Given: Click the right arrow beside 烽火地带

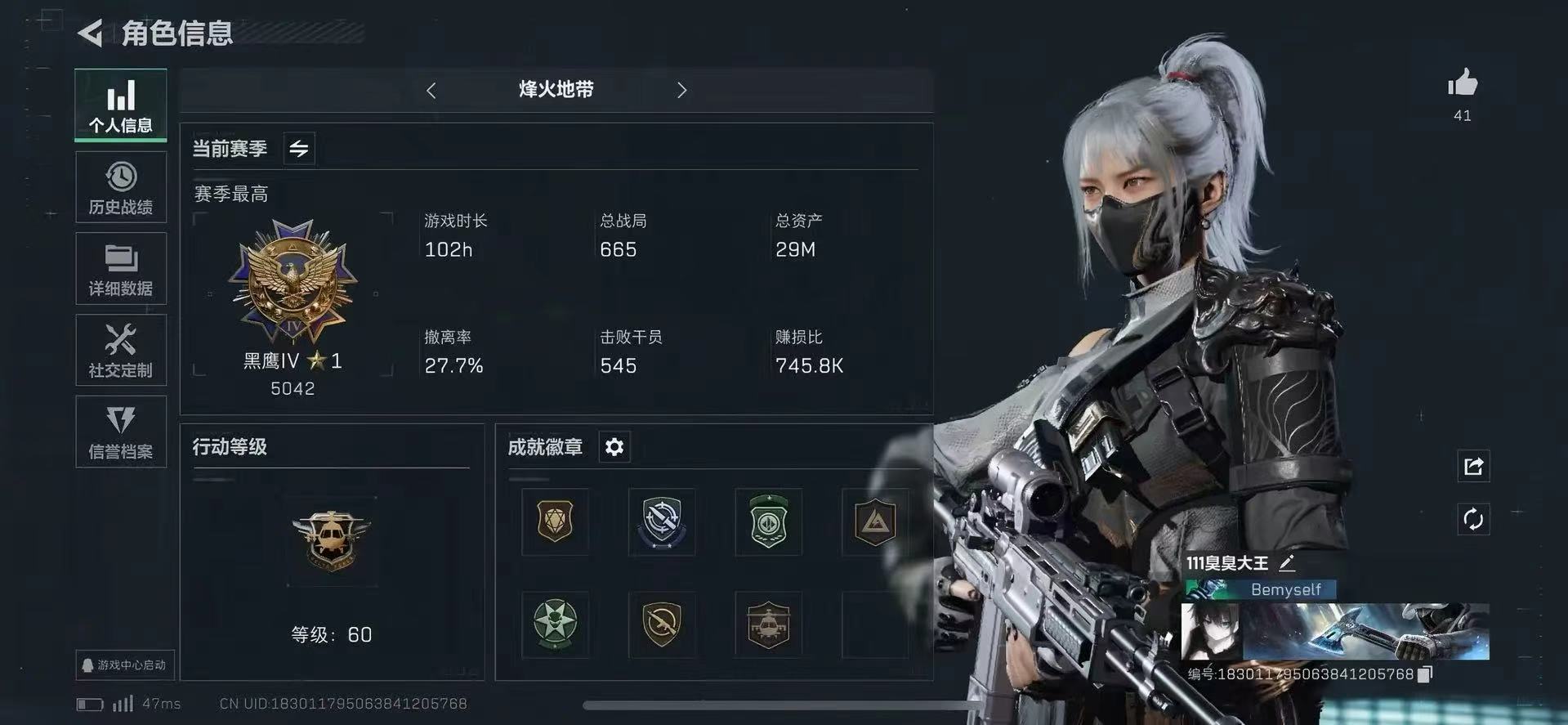Looking at the screenshot, I should click(681, 91).
